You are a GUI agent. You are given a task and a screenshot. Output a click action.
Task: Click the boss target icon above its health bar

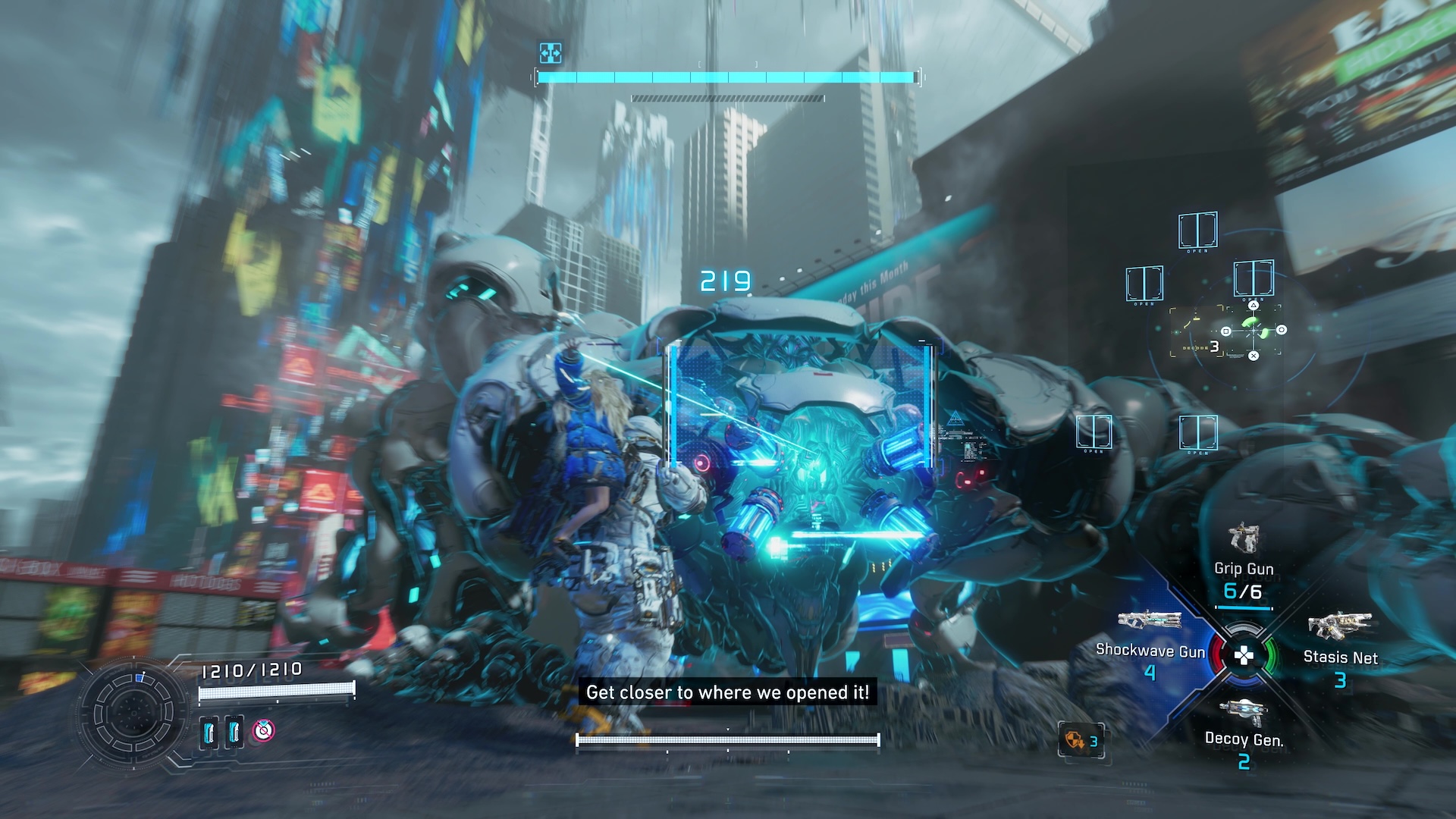point(550,52)
